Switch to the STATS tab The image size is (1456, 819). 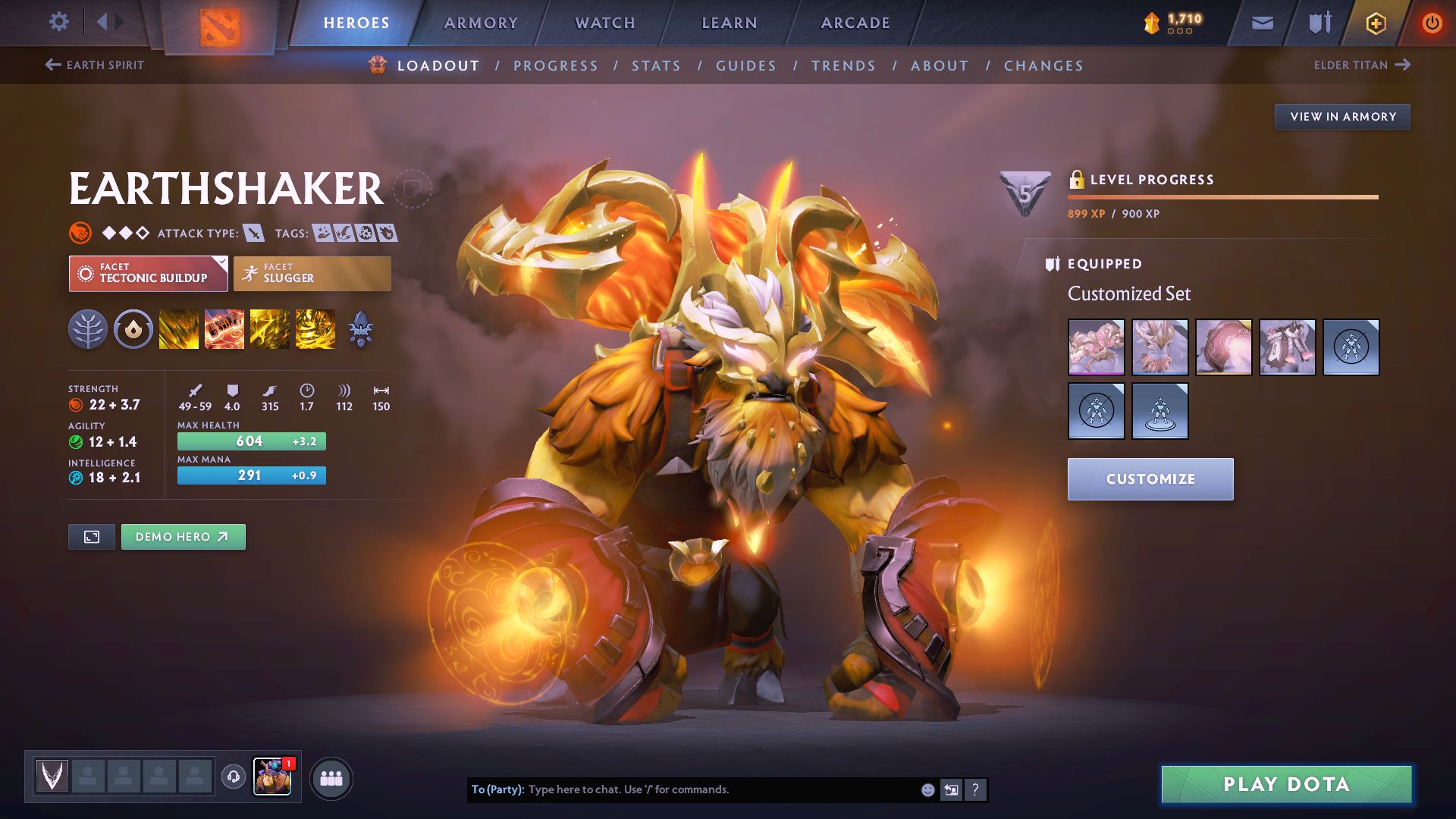[x=656, y=65]
